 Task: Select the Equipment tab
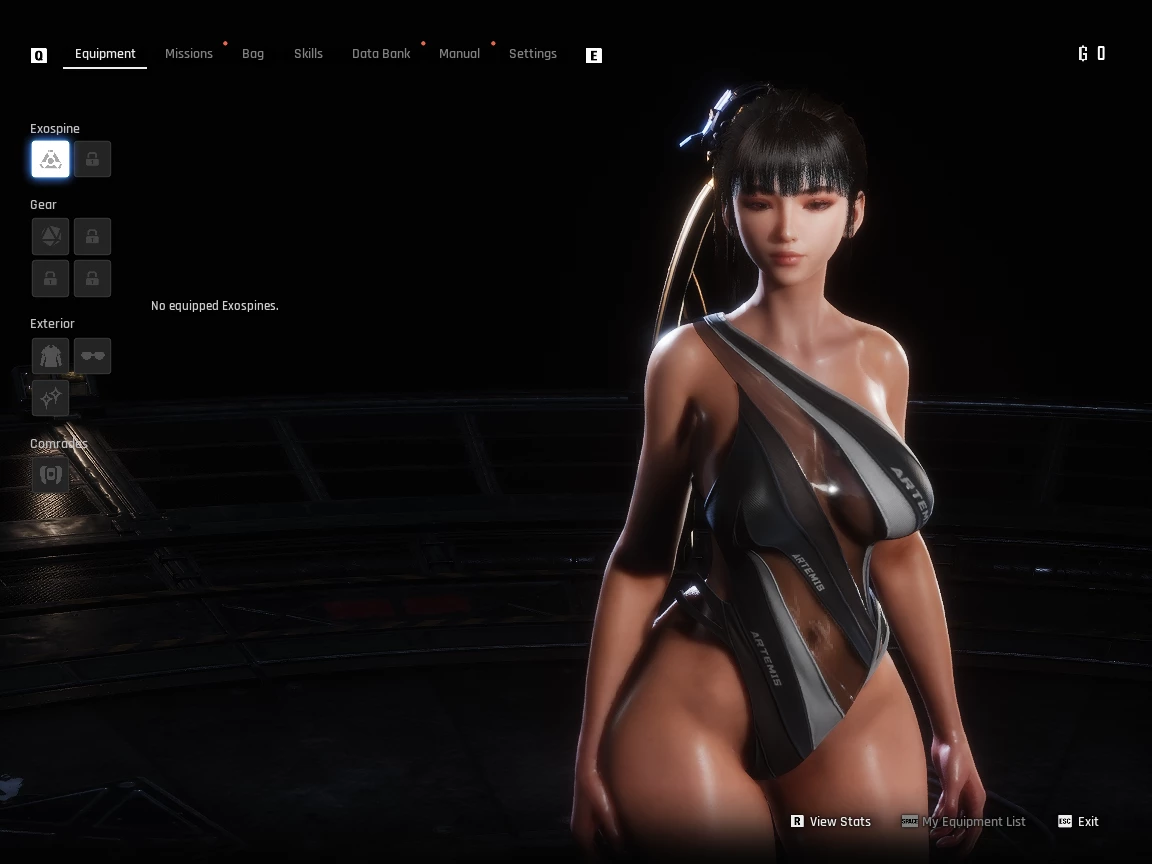(105, 54)
